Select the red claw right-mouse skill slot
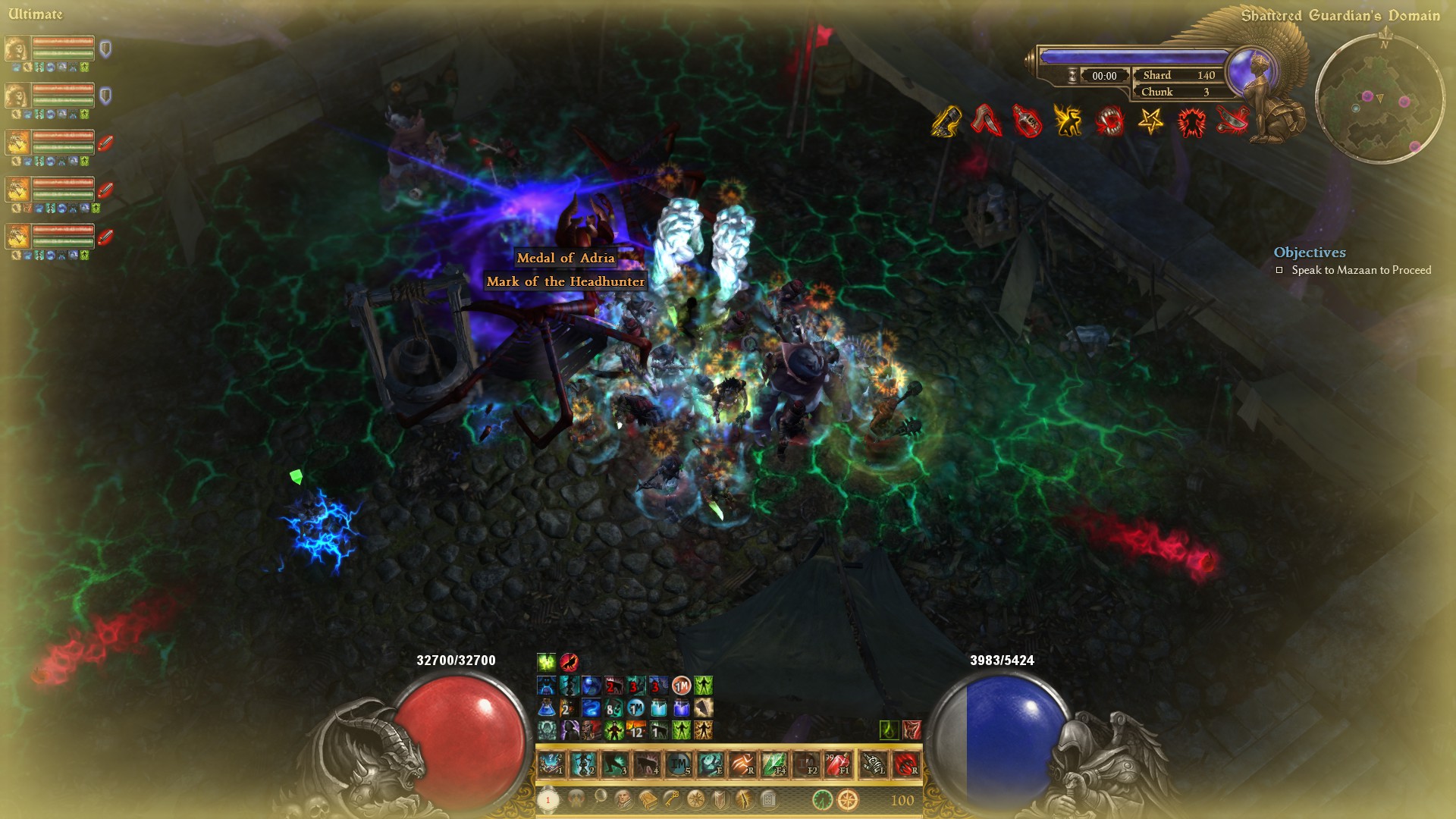 [x=906, y=764]
